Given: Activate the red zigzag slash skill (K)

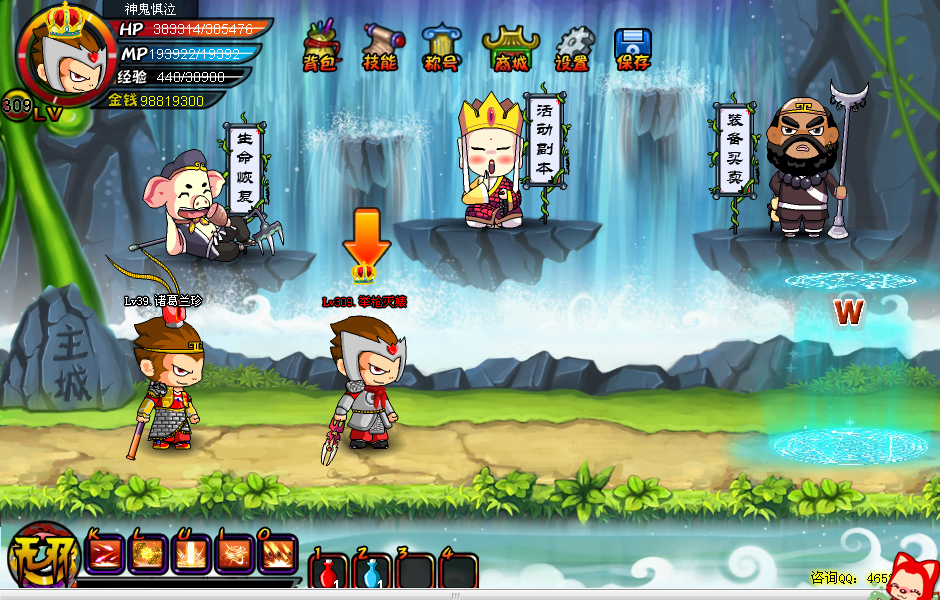Looking at the screenshot, I should (x=103, y=554).
